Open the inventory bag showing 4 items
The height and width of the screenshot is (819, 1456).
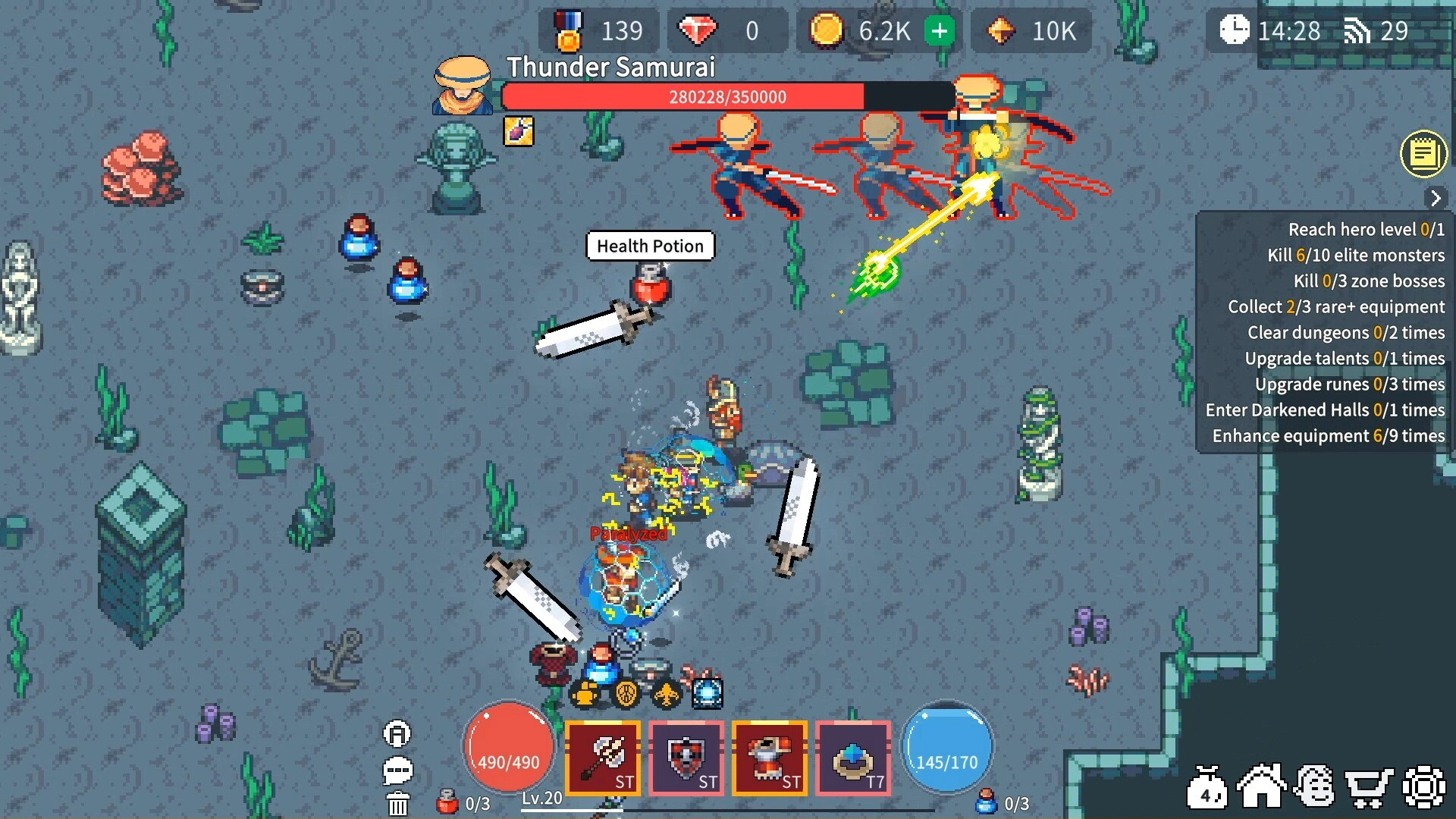coord(1208,786)
